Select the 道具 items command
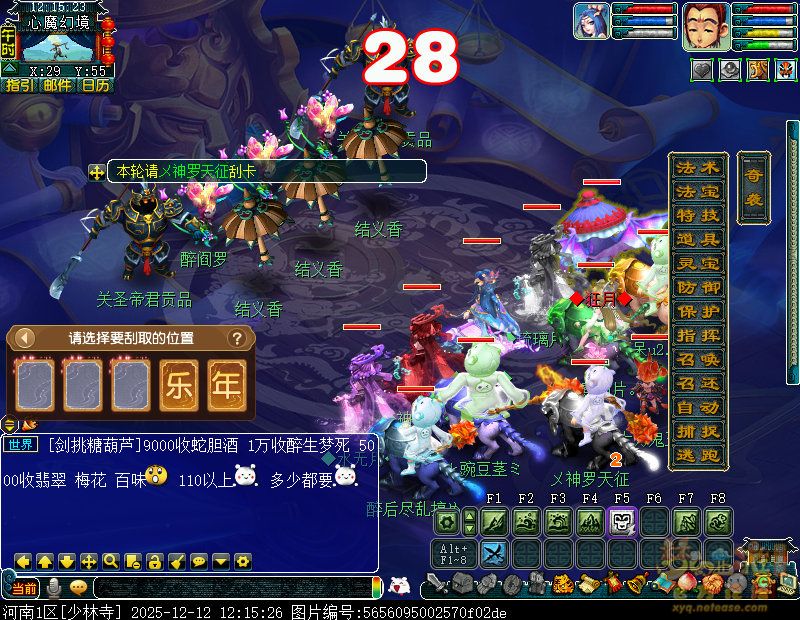This screenshot has width=800, height=620. tap(698, 240)
